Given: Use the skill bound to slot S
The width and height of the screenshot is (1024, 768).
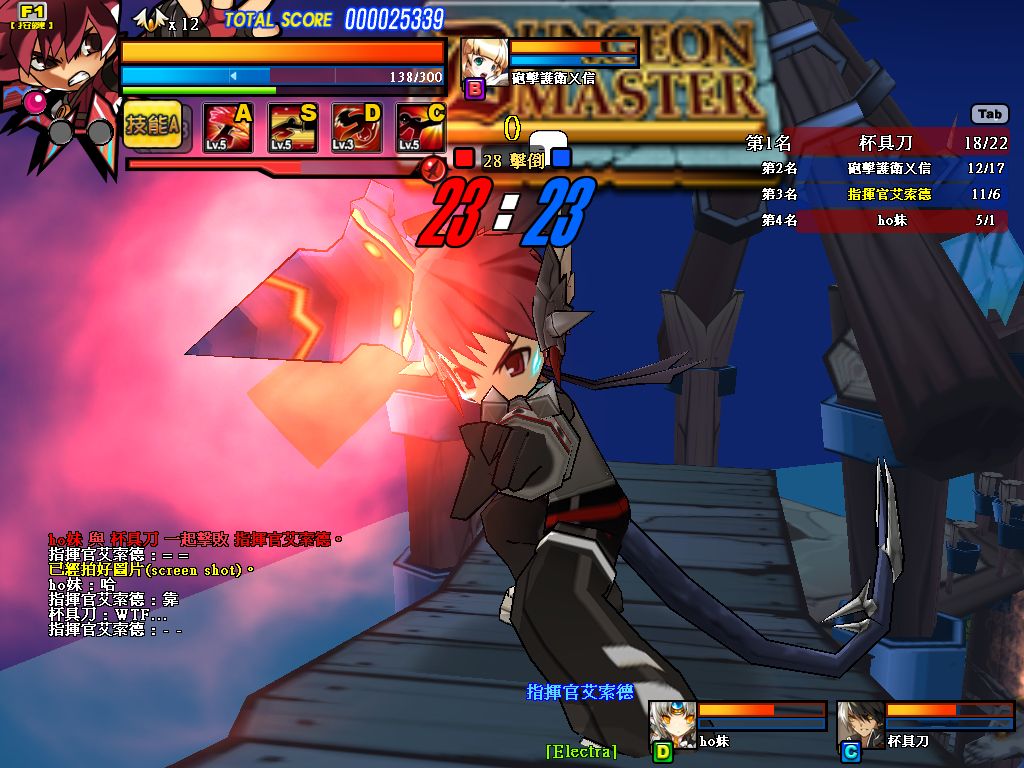Looking at the screenshot, I should (x=292, y=128).
